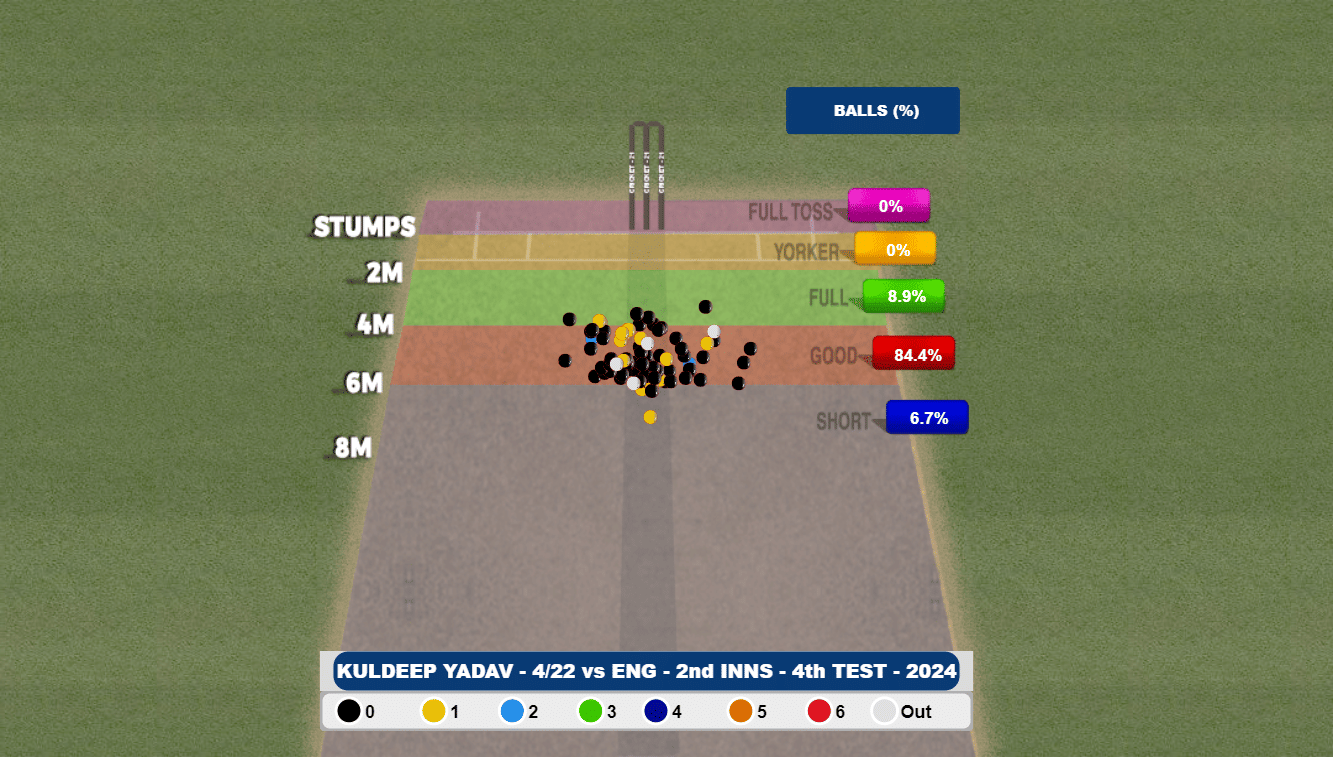
Task: Show the orange 5 runs legend entry
Action: (741, 711)
